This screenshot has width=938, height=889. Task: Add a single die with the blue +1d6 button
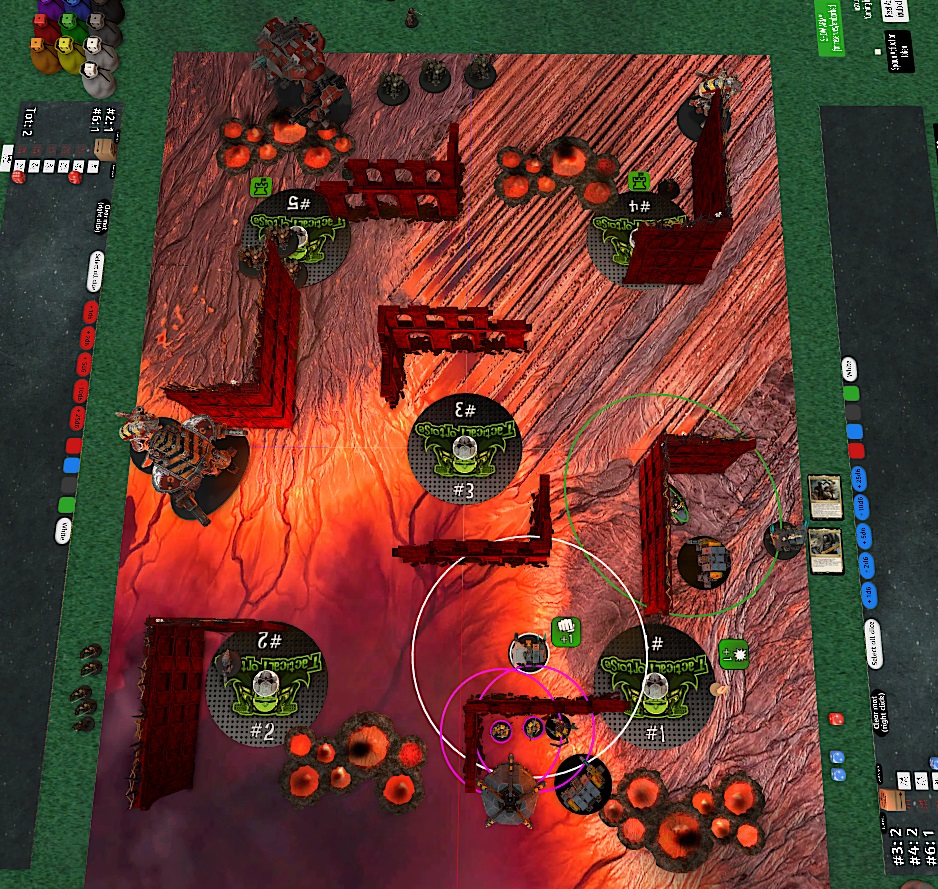point(871,595)
